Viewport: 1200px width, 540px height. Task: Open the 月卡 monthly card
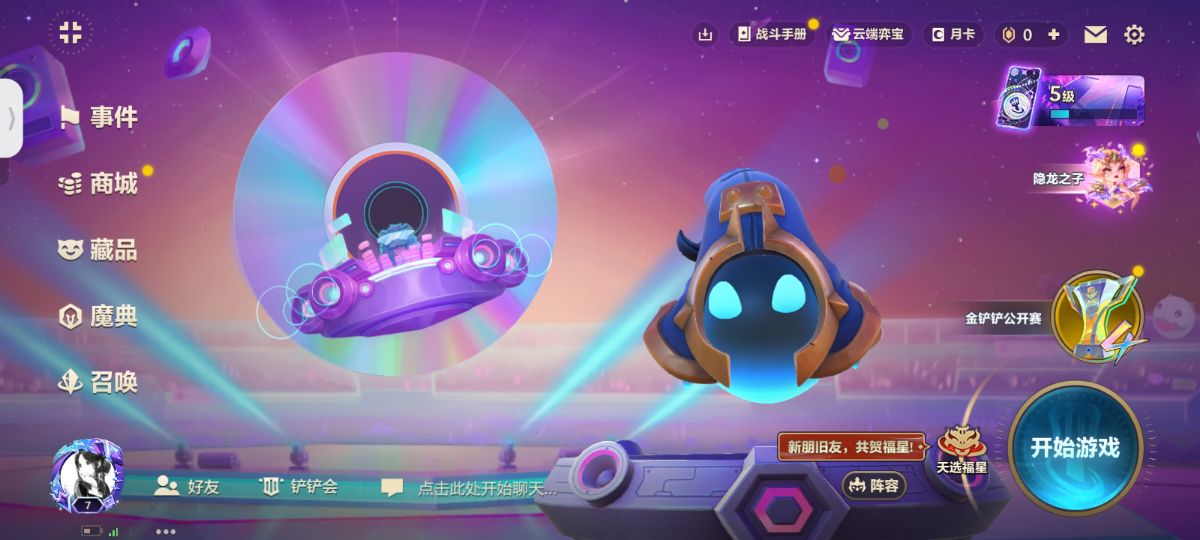pos(953,34)
